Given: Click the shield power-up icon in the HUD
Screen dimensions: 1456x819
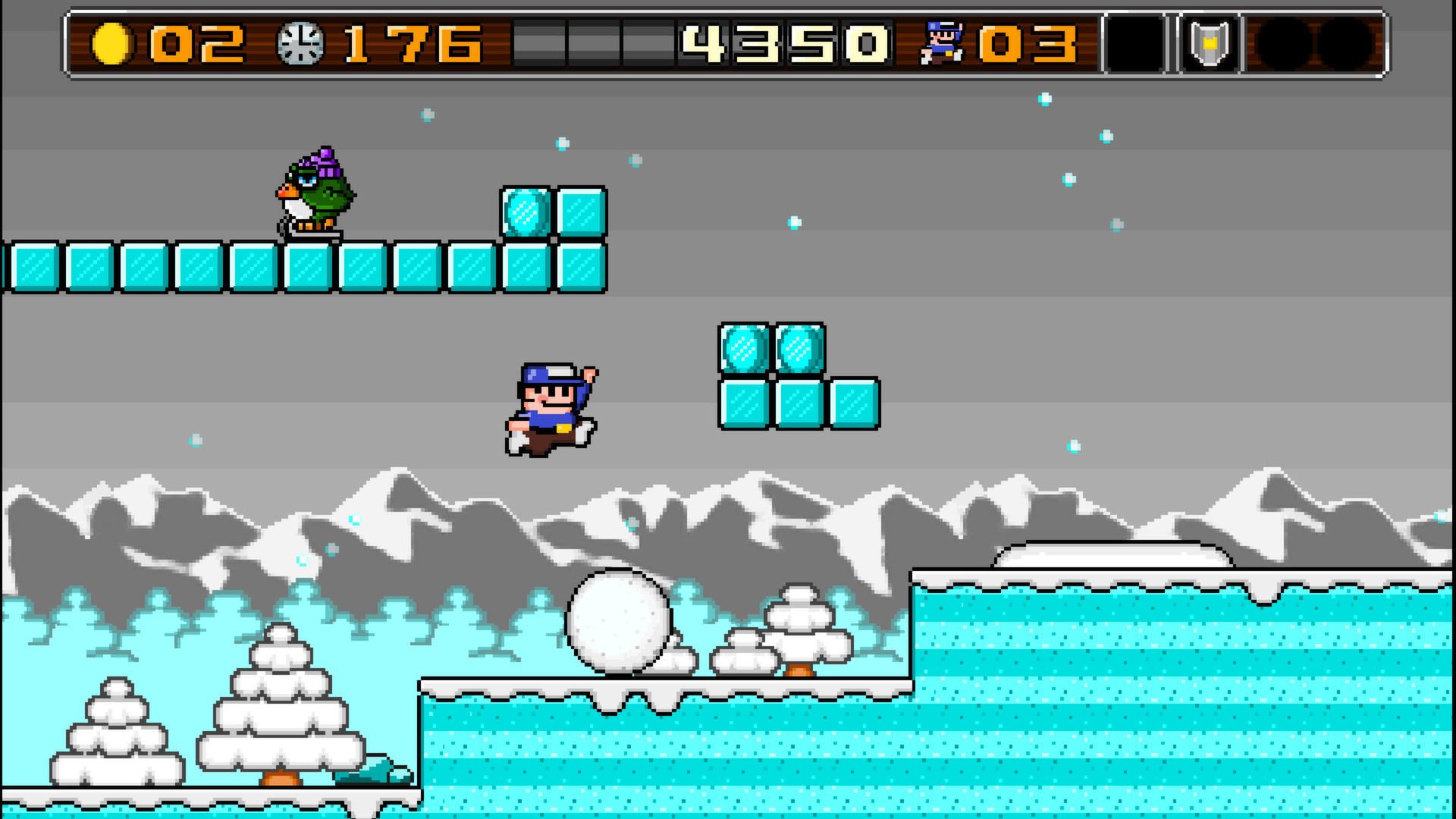Looking at the screenshot, I should coord(1210,42).
